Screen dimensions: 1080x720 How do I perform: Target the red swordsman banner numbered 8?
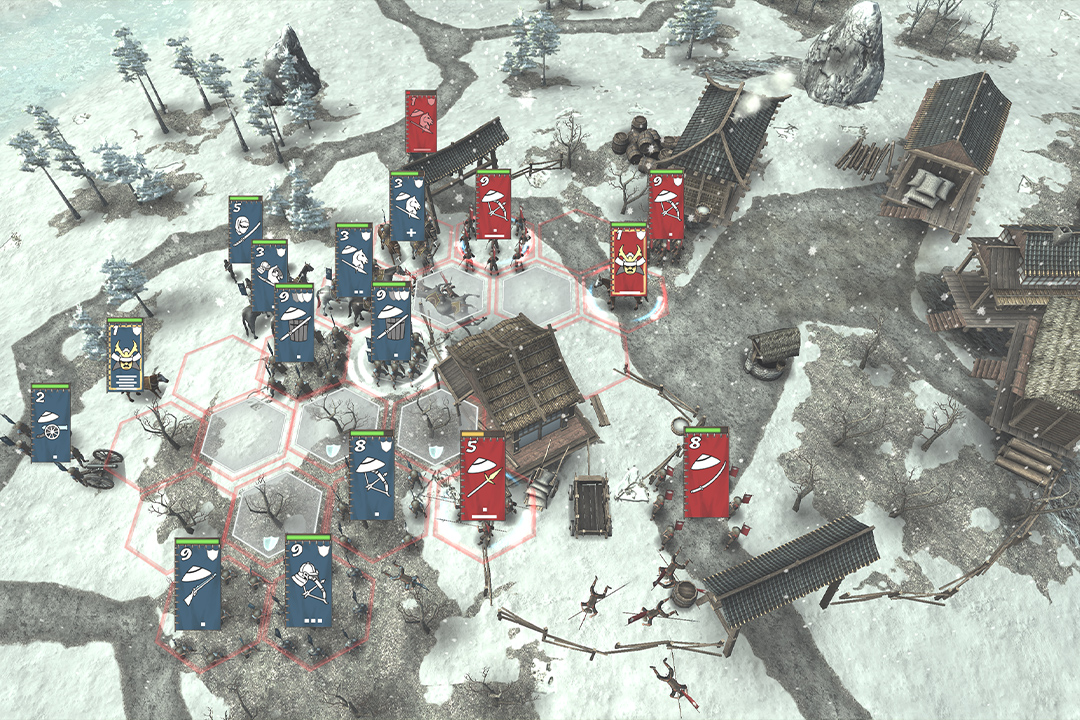[706, 474]
